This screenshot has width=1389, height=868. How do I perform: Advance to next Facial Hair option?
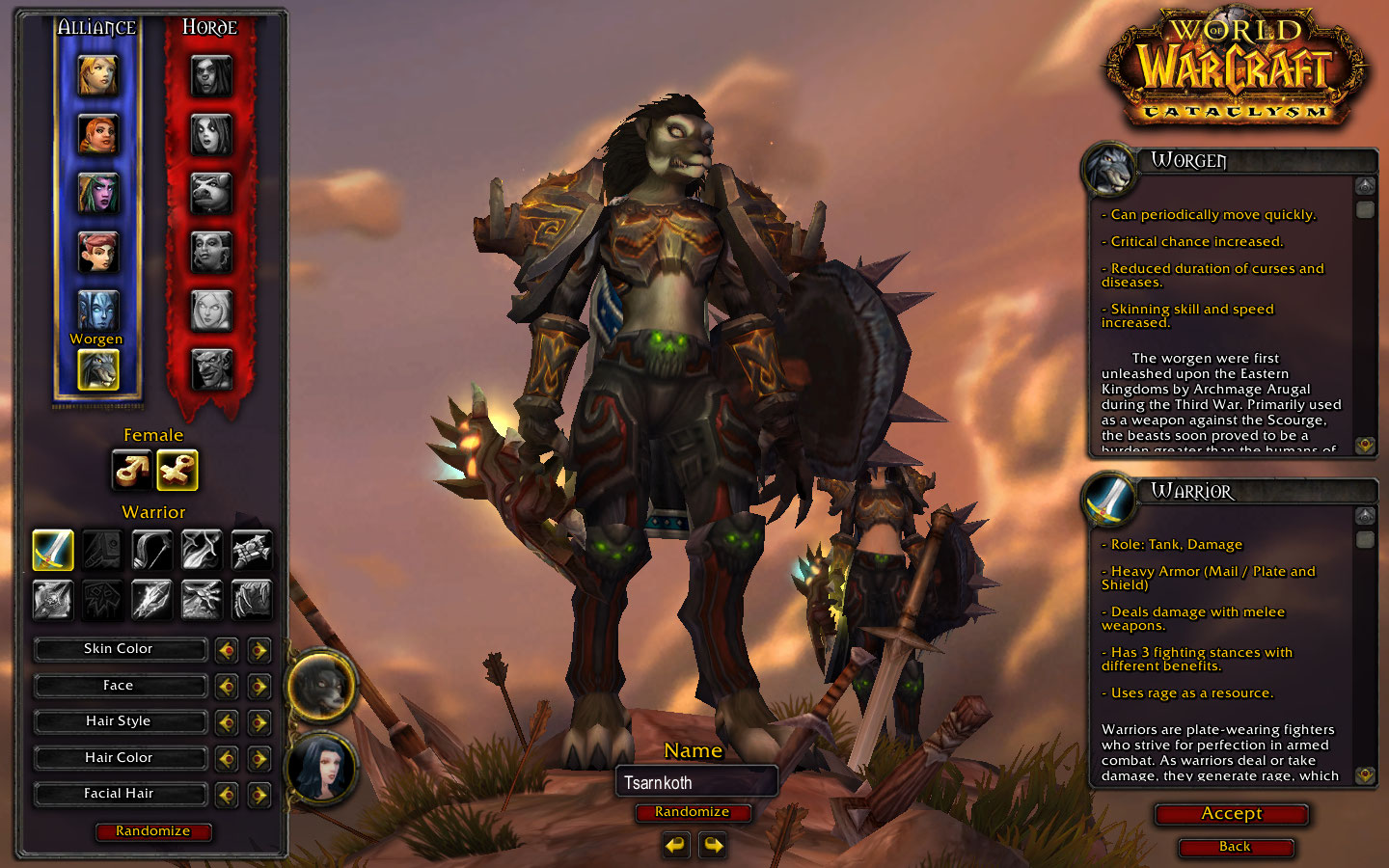click(x=259, y=795)
